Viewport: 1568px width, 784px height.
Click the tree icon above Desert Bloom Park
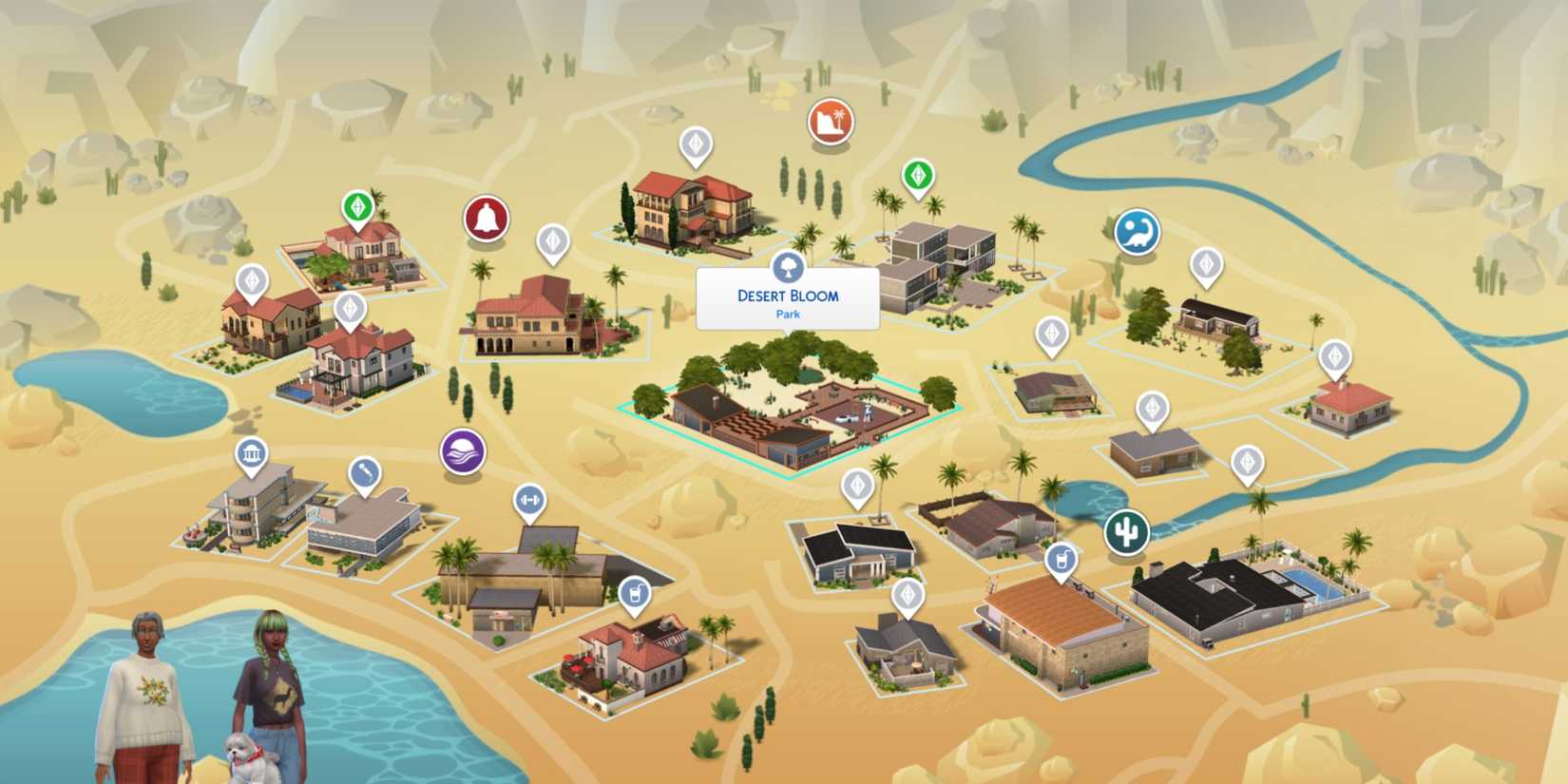click(x=789, y=267)
